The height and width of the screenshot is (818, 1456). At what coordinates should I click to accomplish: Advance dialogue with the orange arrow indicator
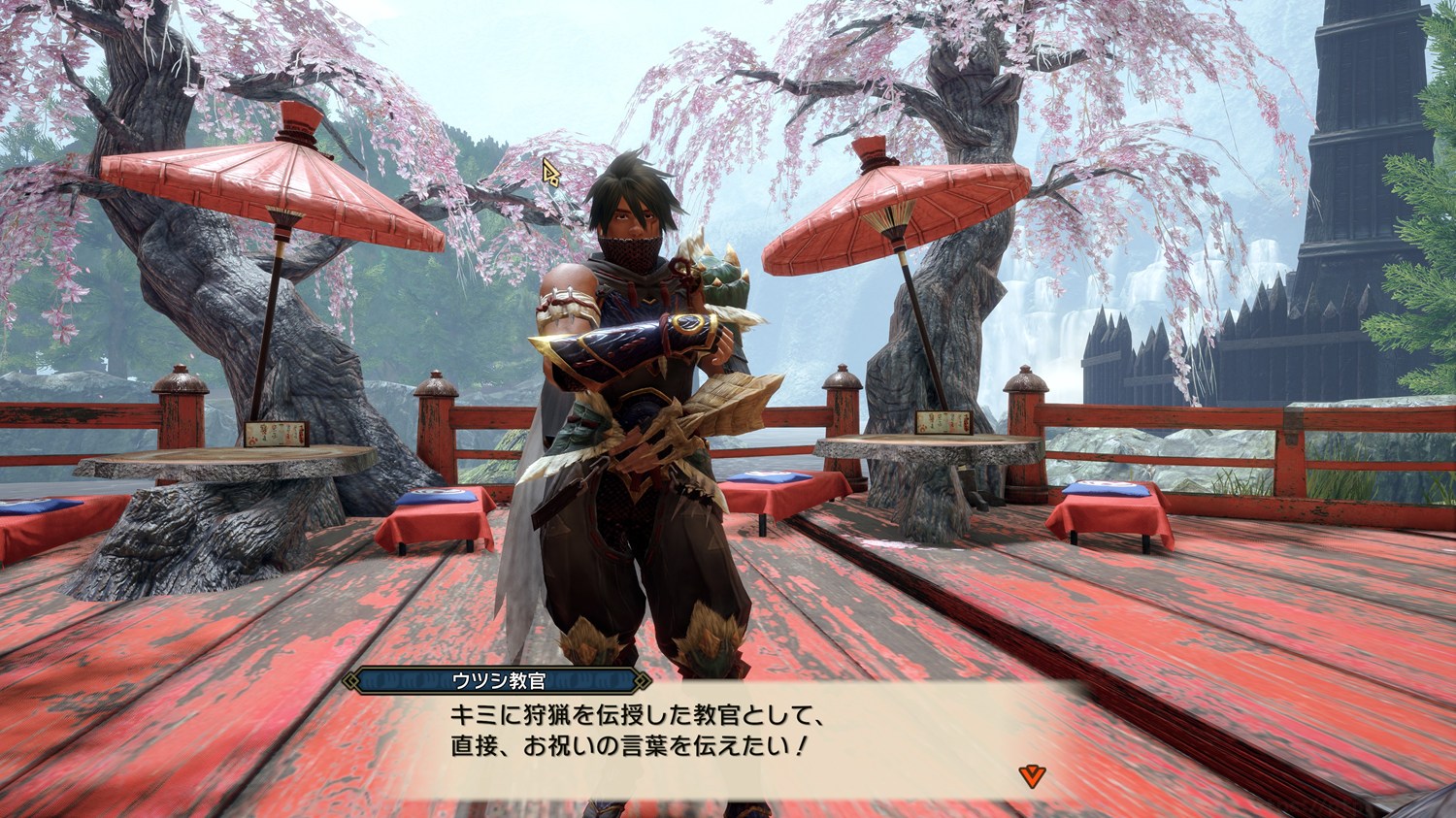(x=1031, y=773)
